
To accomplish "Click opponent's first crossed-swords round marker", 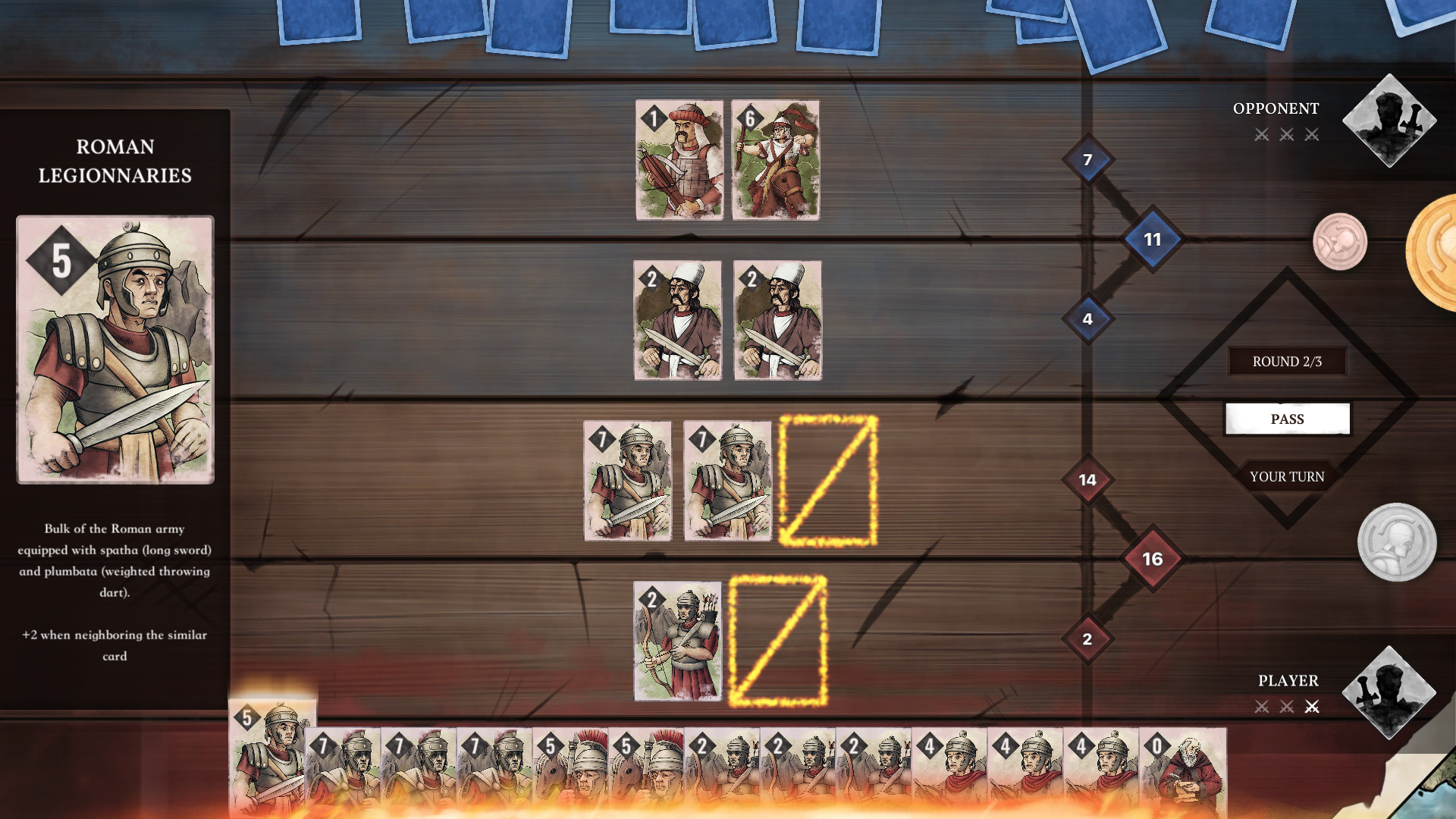I will 1261,133.
